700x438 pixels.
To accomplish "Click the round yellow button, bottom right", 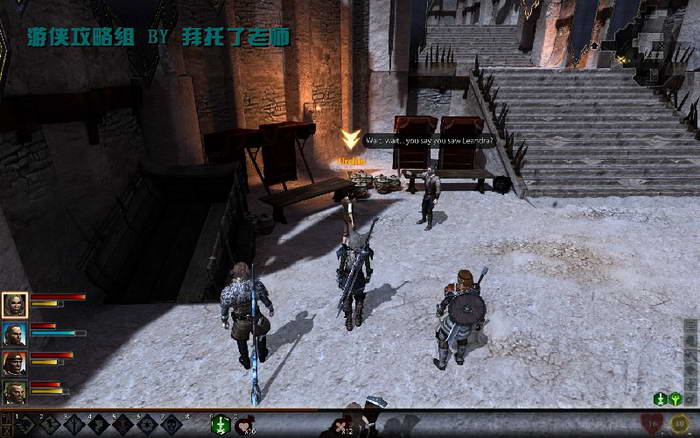I will [680, 424].
